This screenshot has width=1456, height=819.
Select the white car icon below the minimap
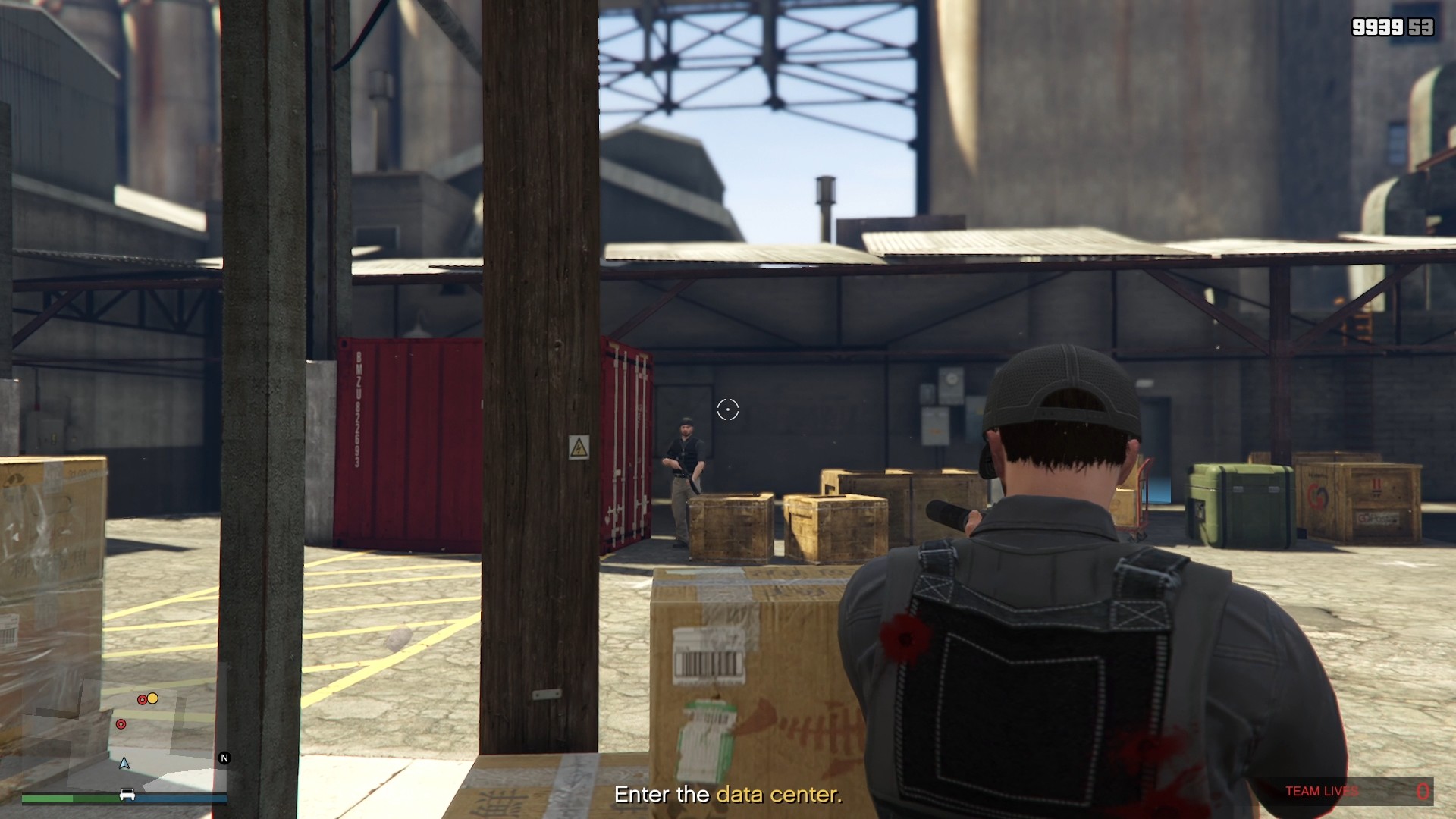(127, 795)
